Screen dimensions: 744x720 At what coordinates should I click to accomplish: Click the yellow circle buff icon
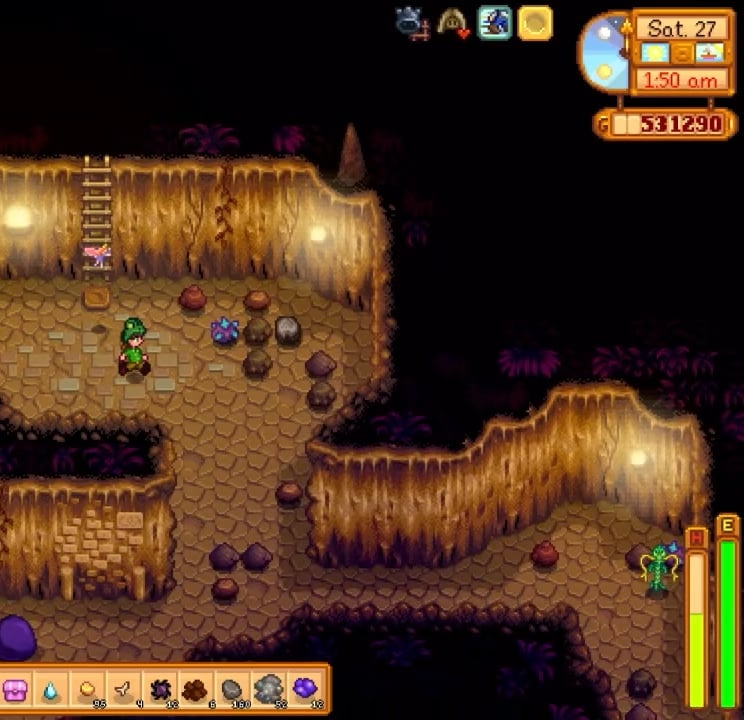[535, 22]
